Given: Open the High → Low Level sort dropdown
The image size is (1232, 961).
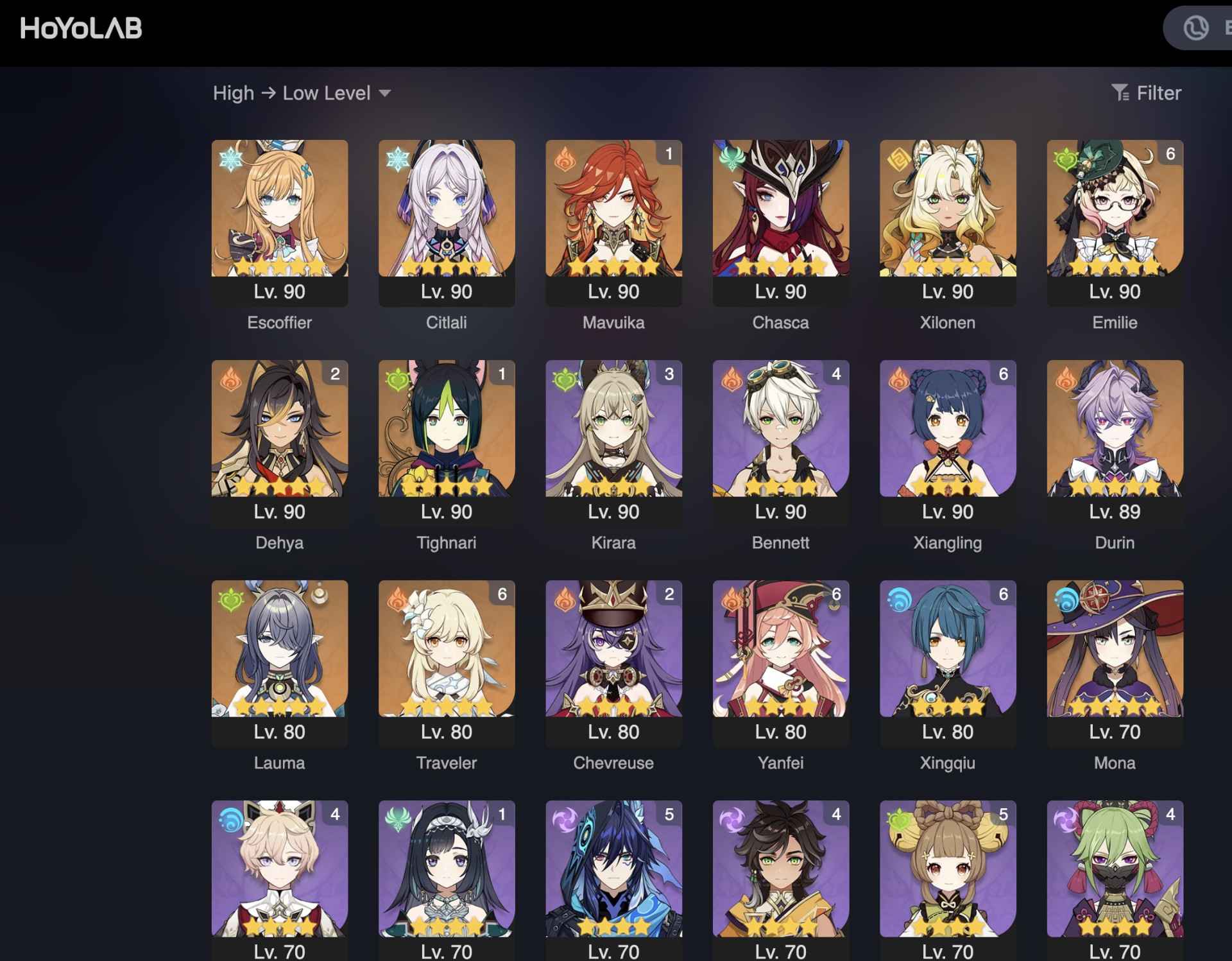Looking at the screenshot, I should (x=300, y=92).
